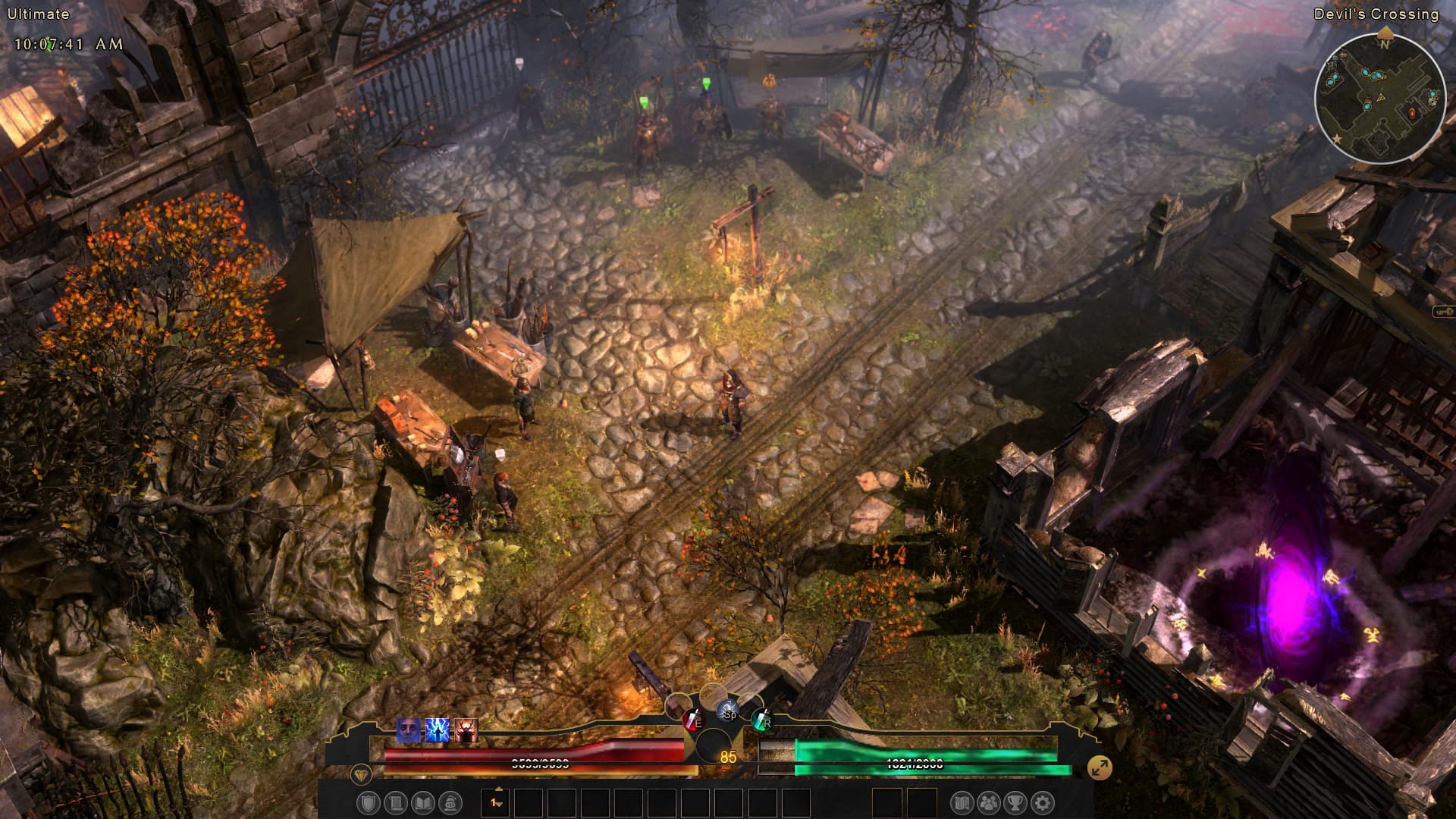
Task: Click the grey swirl Sp icon
Action: pyautogui.click(x=727, y=711)
